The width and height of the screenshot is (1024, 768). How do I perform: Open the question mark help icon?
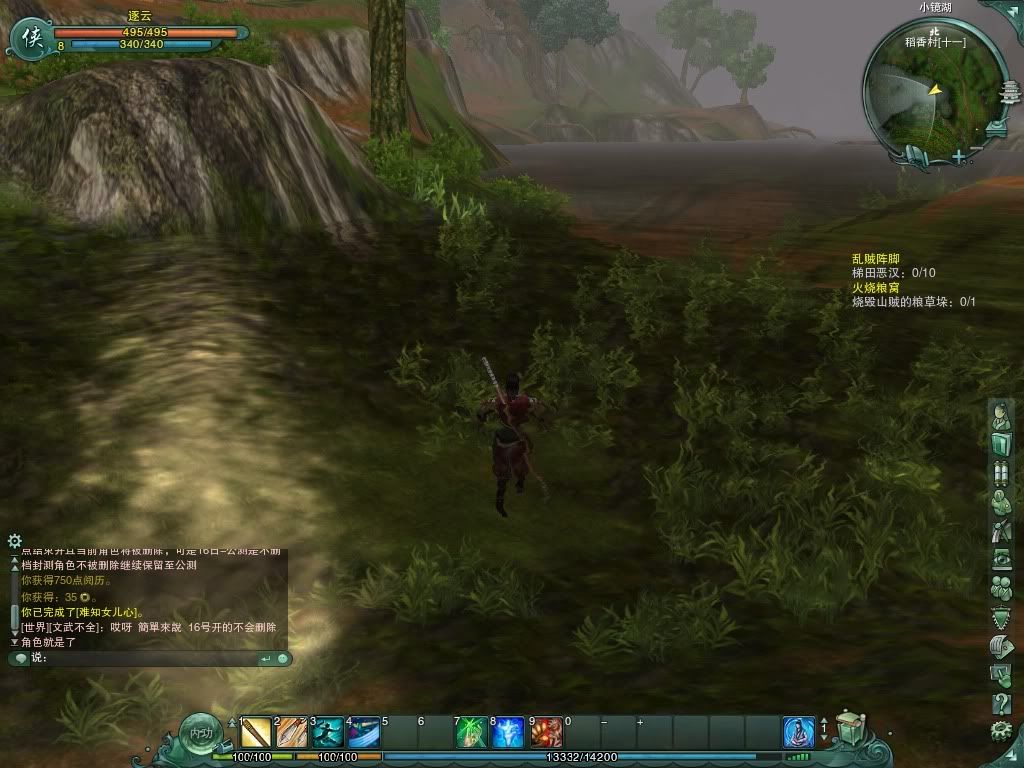[x=1001, y=704]
